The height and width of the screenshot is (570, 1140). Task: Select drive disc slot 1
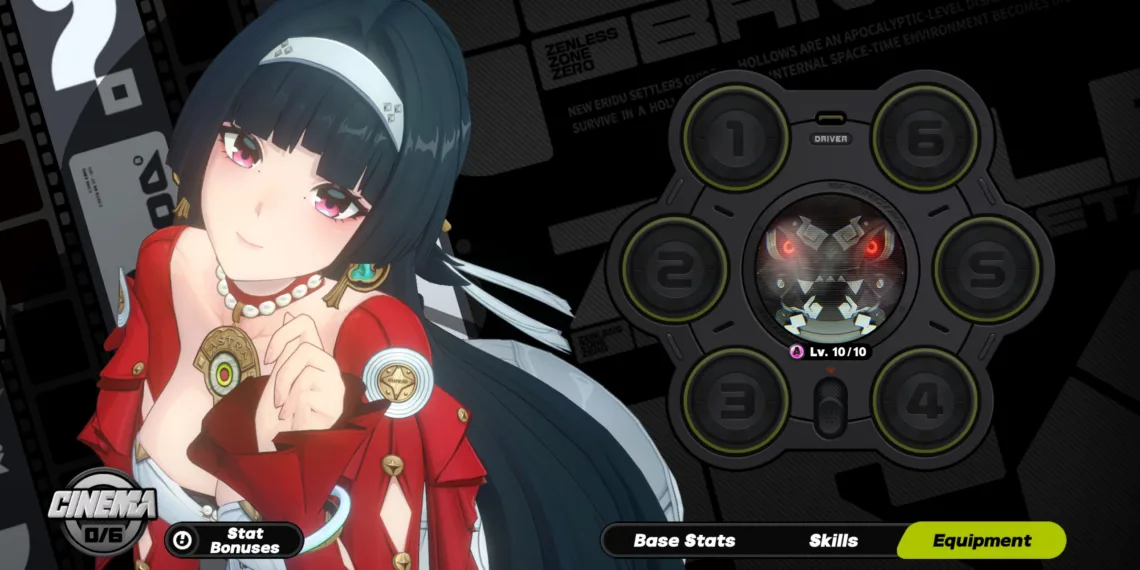pos(736,137)
